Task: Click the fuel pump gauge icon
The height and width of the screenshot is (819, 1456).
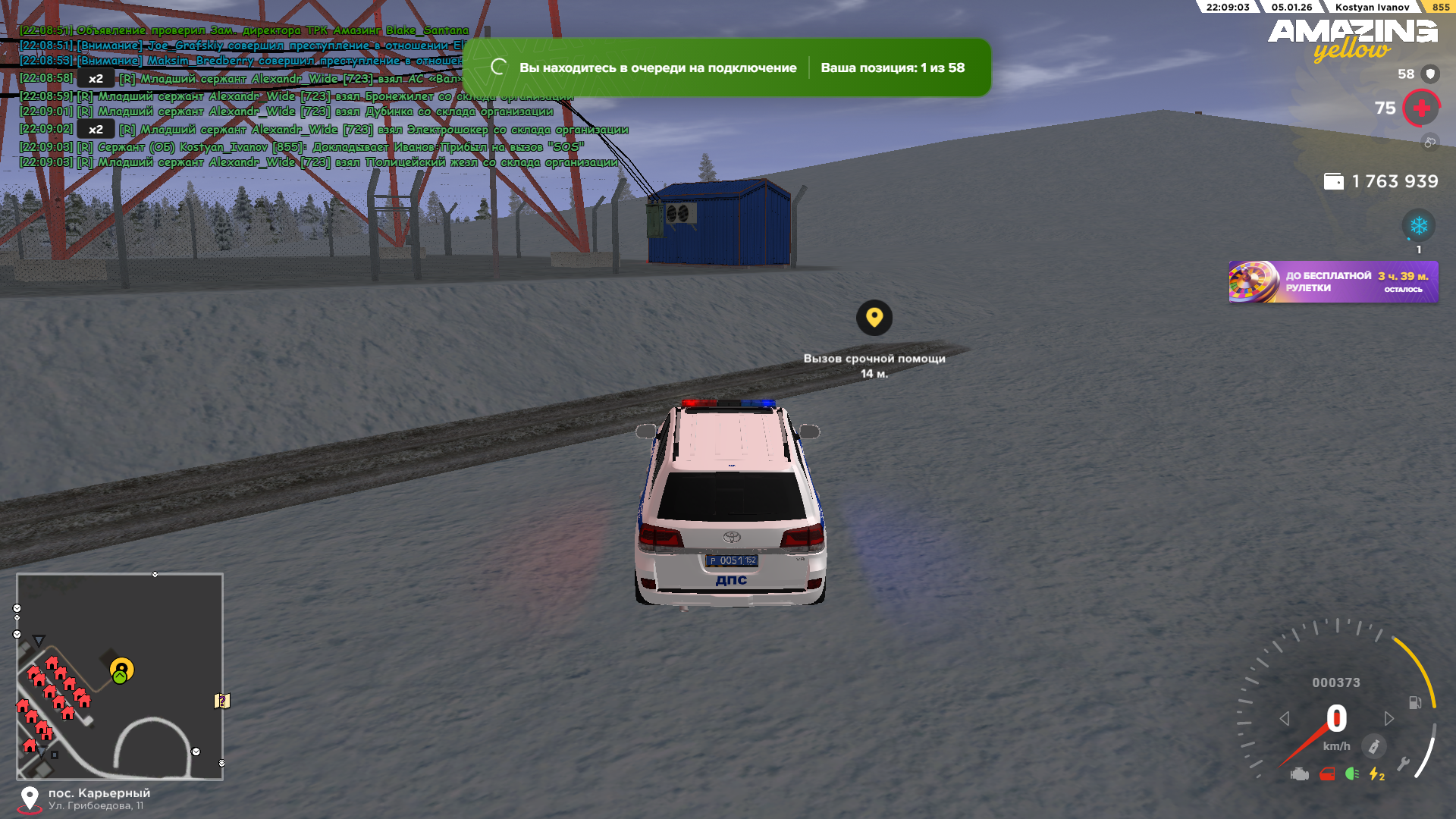Action: pos(1415,703)
